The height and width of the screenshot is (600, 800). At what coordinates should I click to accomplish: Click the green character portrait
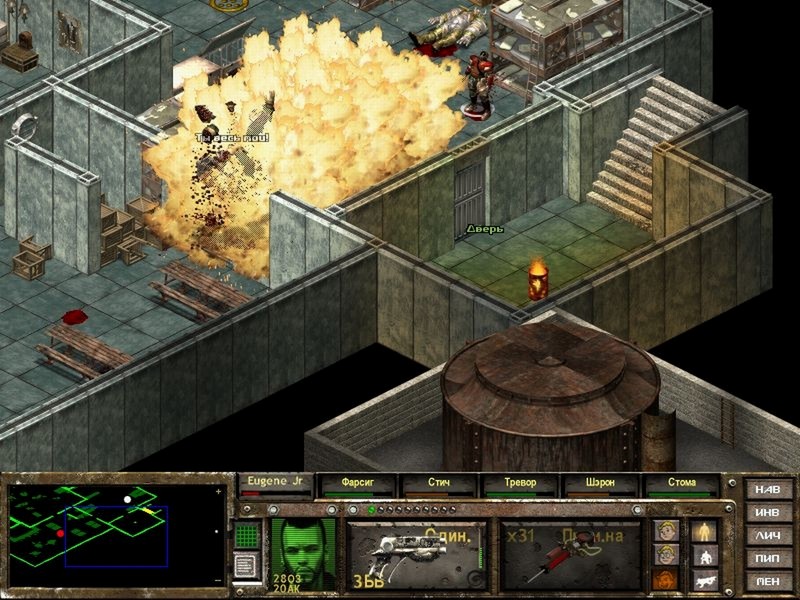304,553
